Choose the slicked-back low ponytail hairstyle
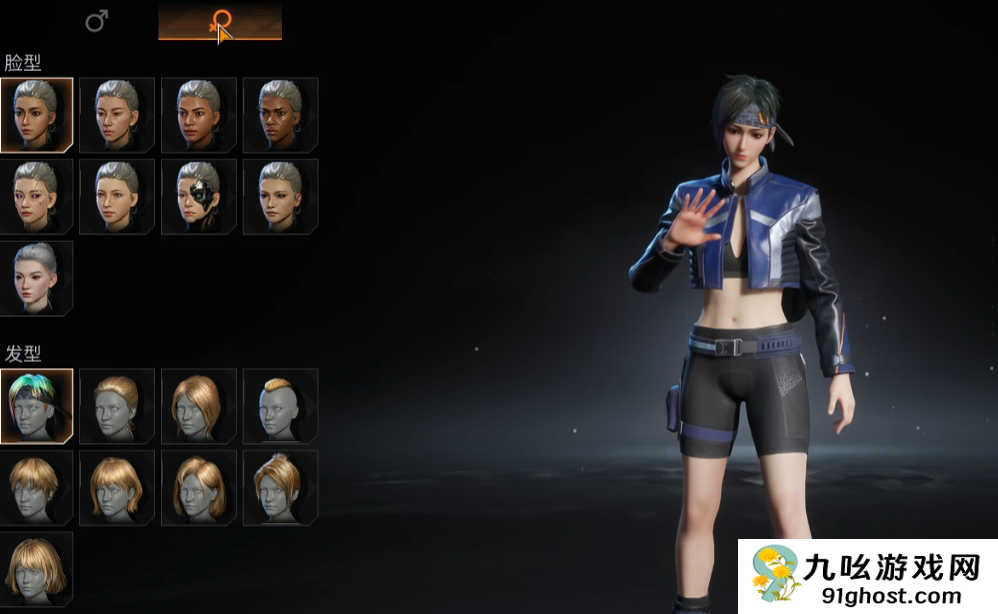The height and width of the screenshot is (614, 998). [118, 406]
